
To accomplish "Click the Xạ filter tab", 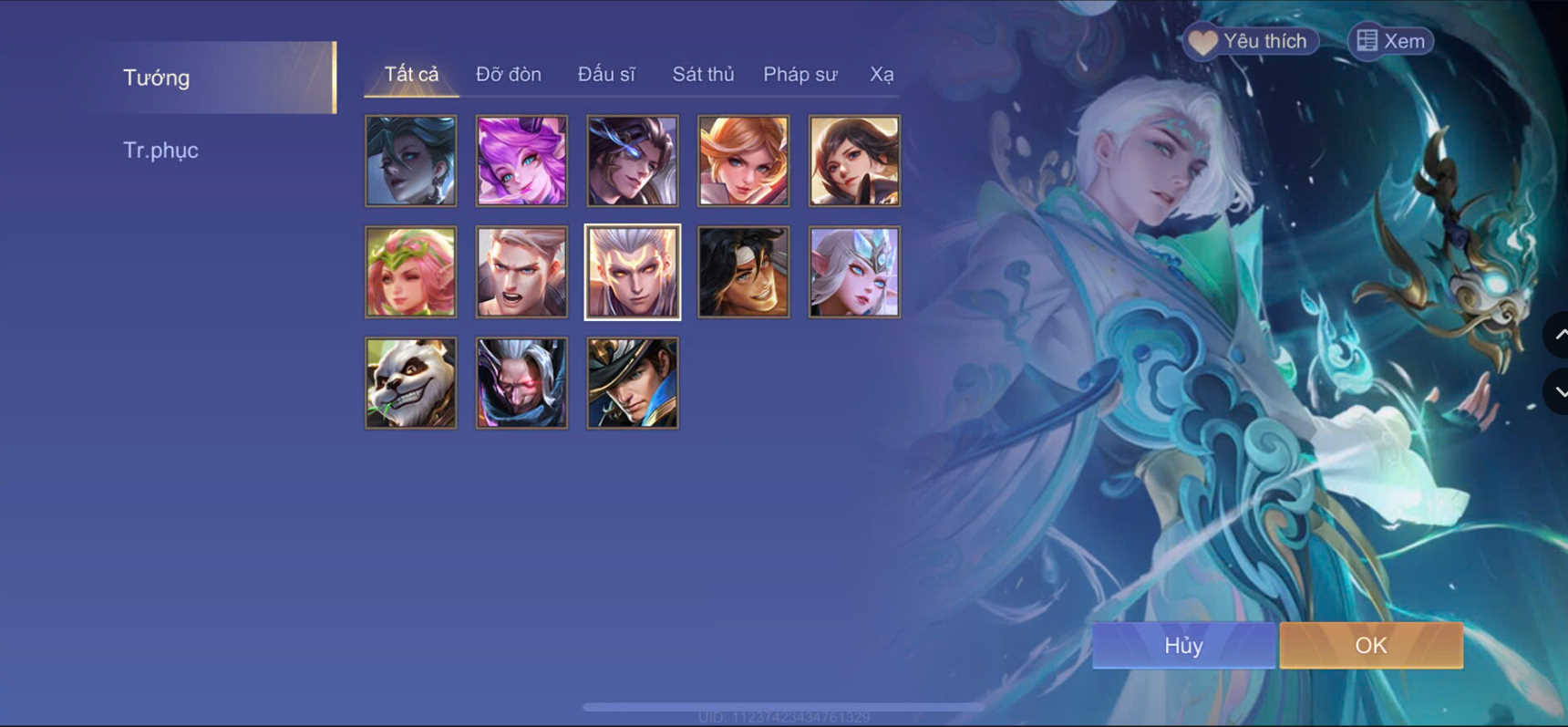I will tap(882, 75).
